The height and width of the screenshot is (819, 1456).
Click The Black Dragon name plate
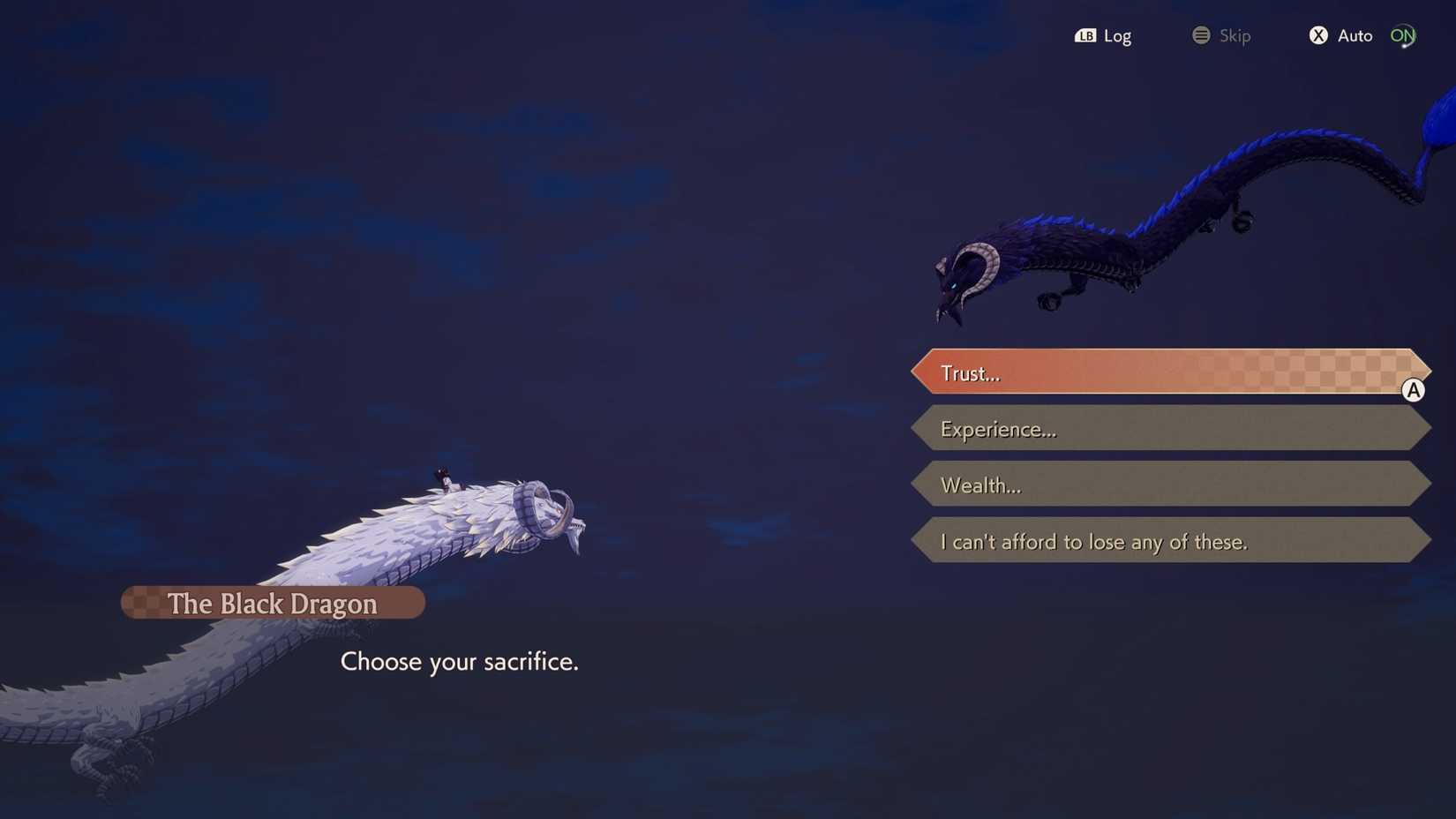pyautogui.click(x=273, y=603)
